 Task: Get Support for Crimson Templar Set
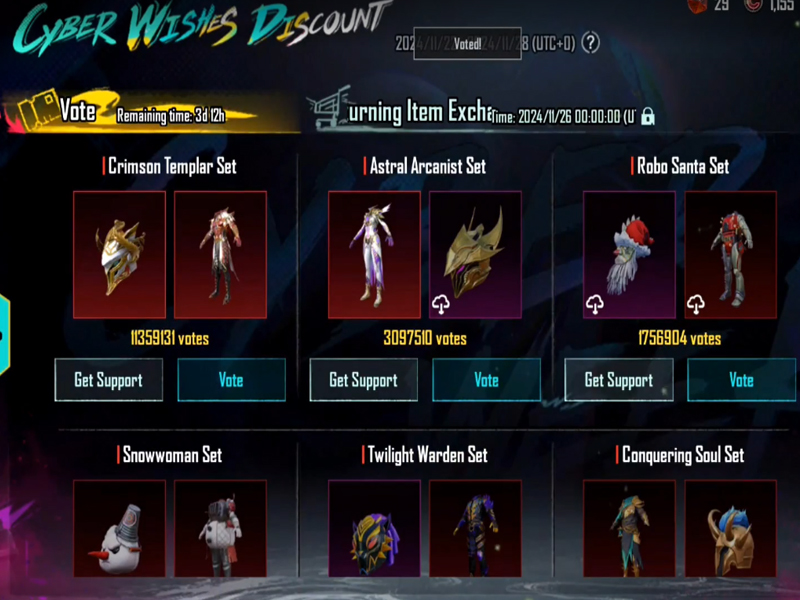[x=108, y=380]
